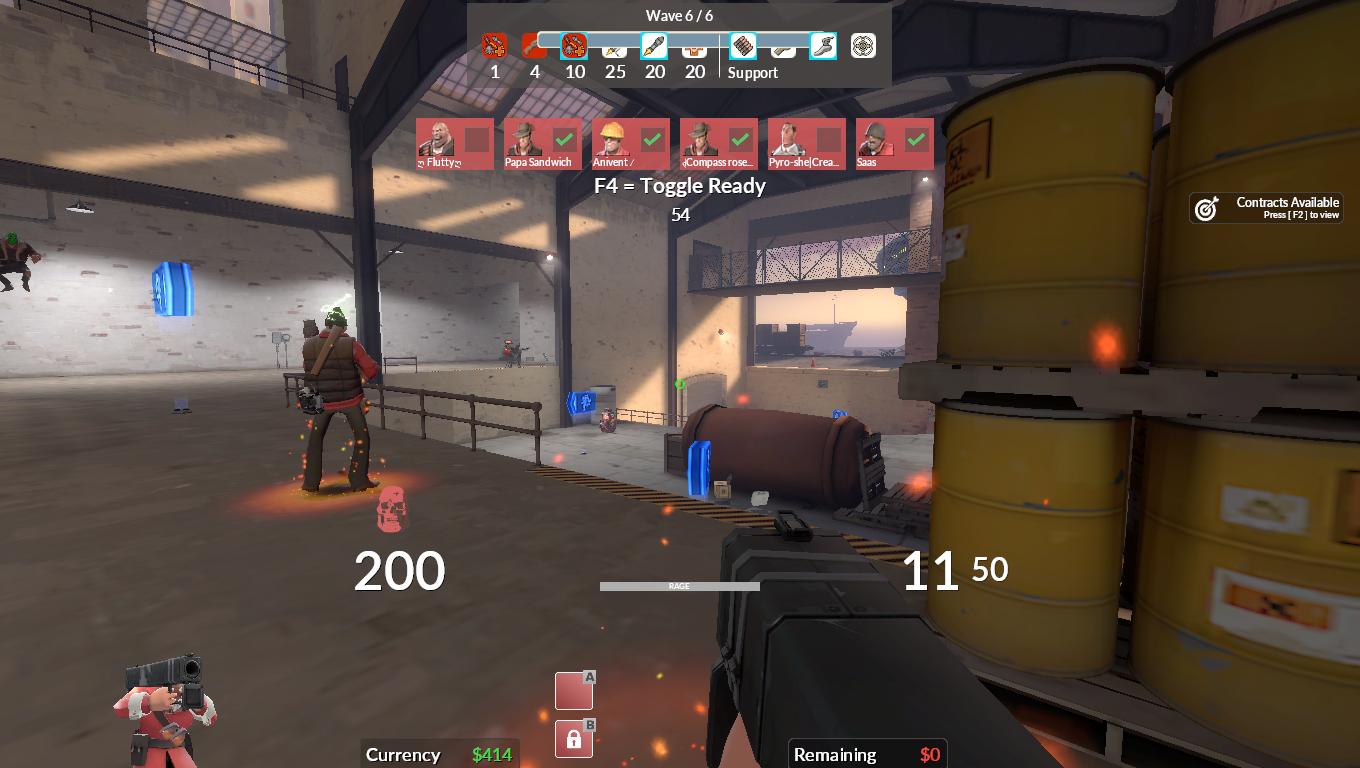Image resolution: width=1360 pixels, height=768 pixels.
Task: Click the locked slot labeled B
Action: coord(574,739)
